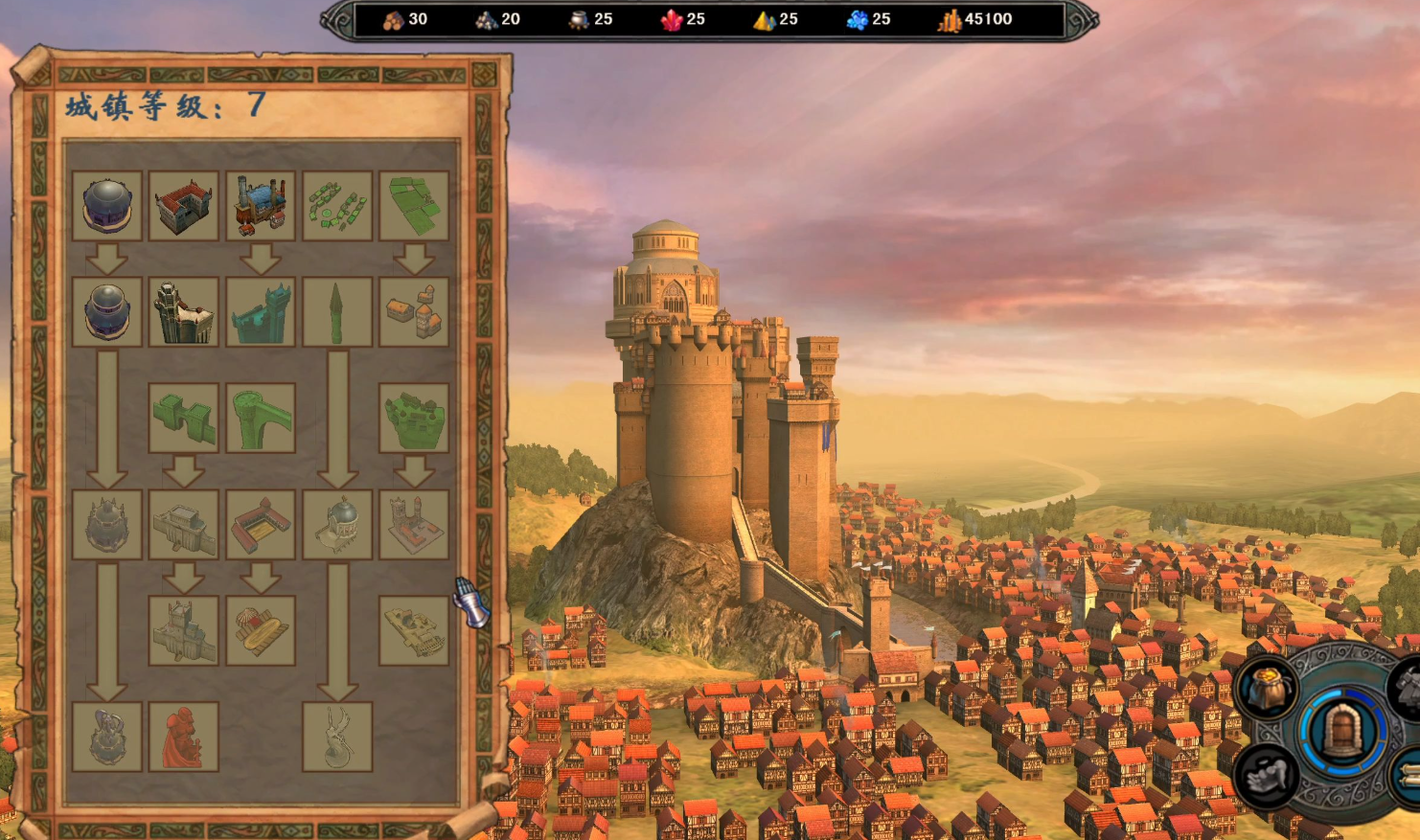The width and height of the screenshot is (1420, 840).
Task: Choose the red-walled stable yard building
Action: coord(261,525)
